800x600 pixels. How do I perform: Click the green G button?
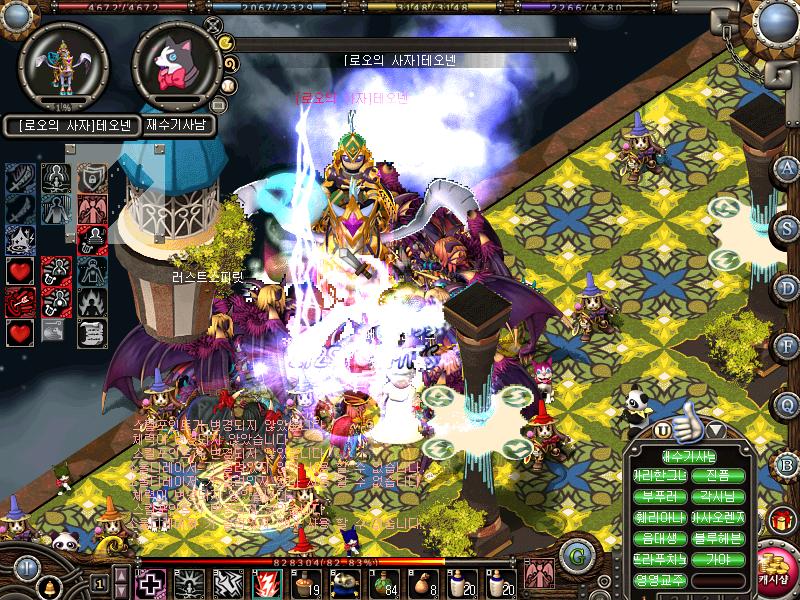coord(574,554)
